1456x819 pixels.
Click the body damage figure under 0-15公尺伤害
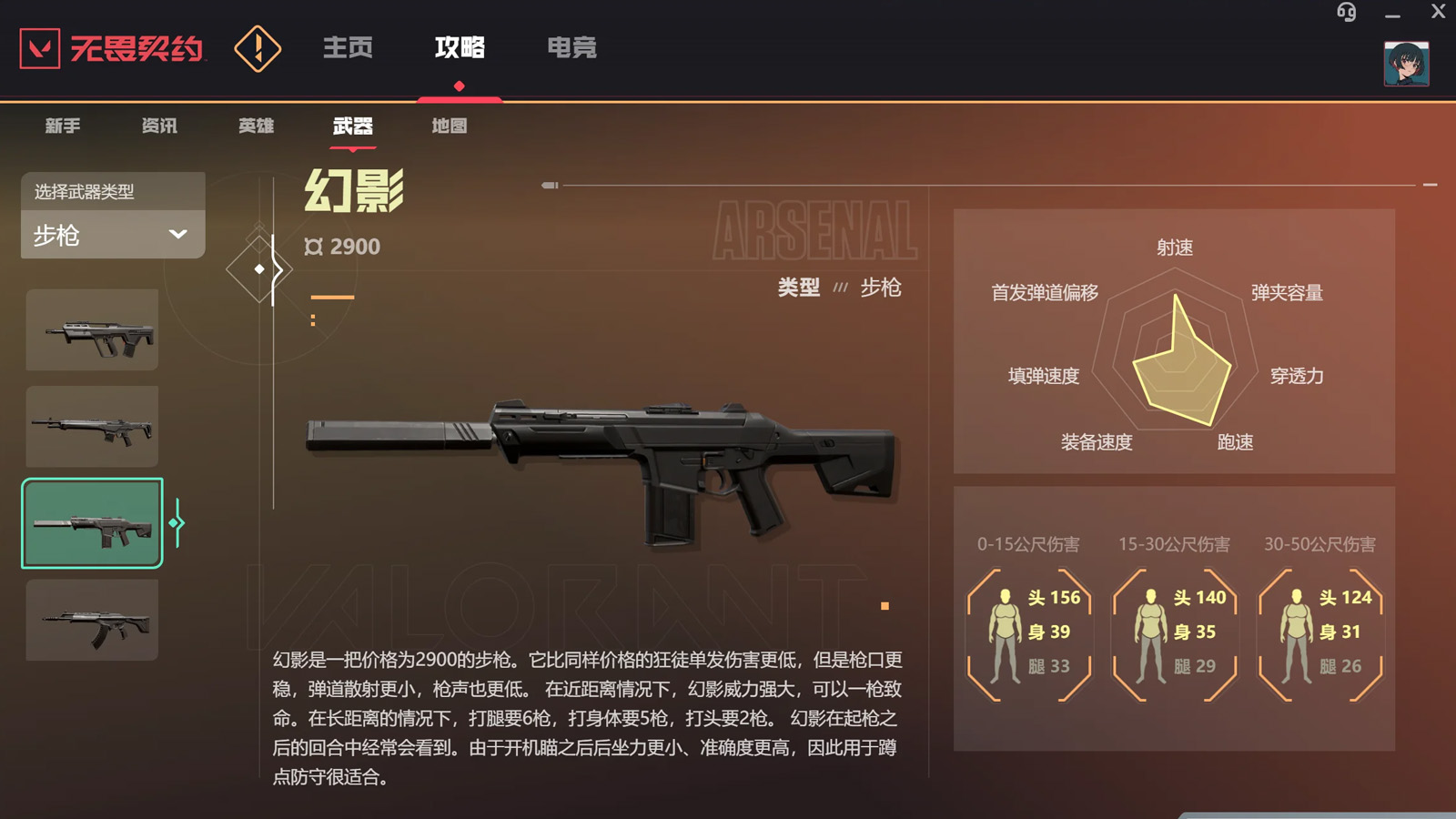(x=1006, y=632)
